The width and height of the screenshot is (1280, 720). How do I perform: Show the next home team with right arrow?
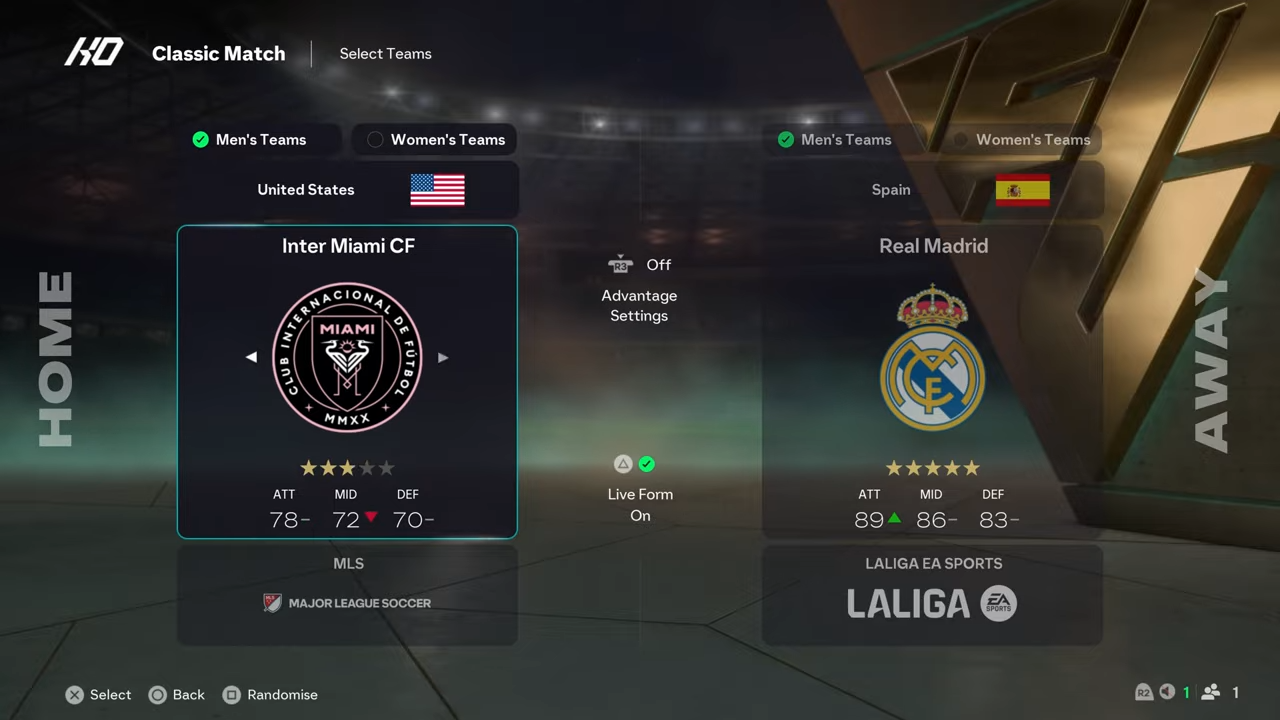click(x=443, y=357)
